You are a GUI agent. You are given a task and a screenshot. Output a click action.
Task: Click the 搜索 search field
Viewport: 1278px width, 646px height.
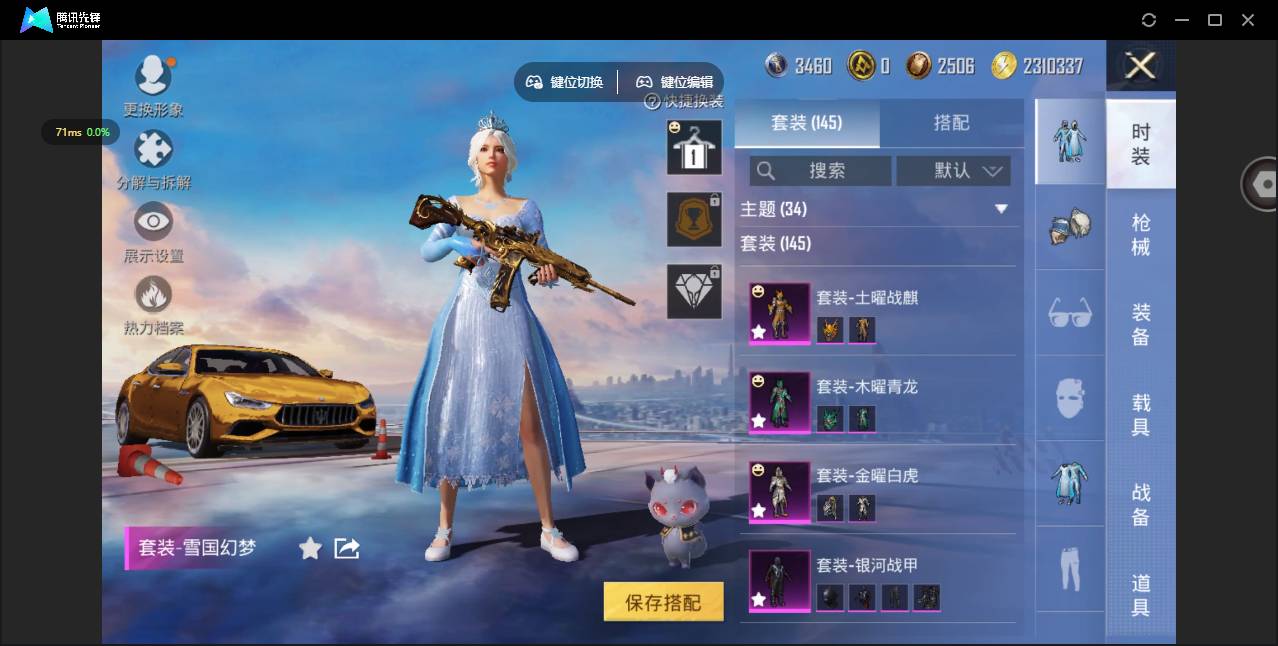coord(821,171)
